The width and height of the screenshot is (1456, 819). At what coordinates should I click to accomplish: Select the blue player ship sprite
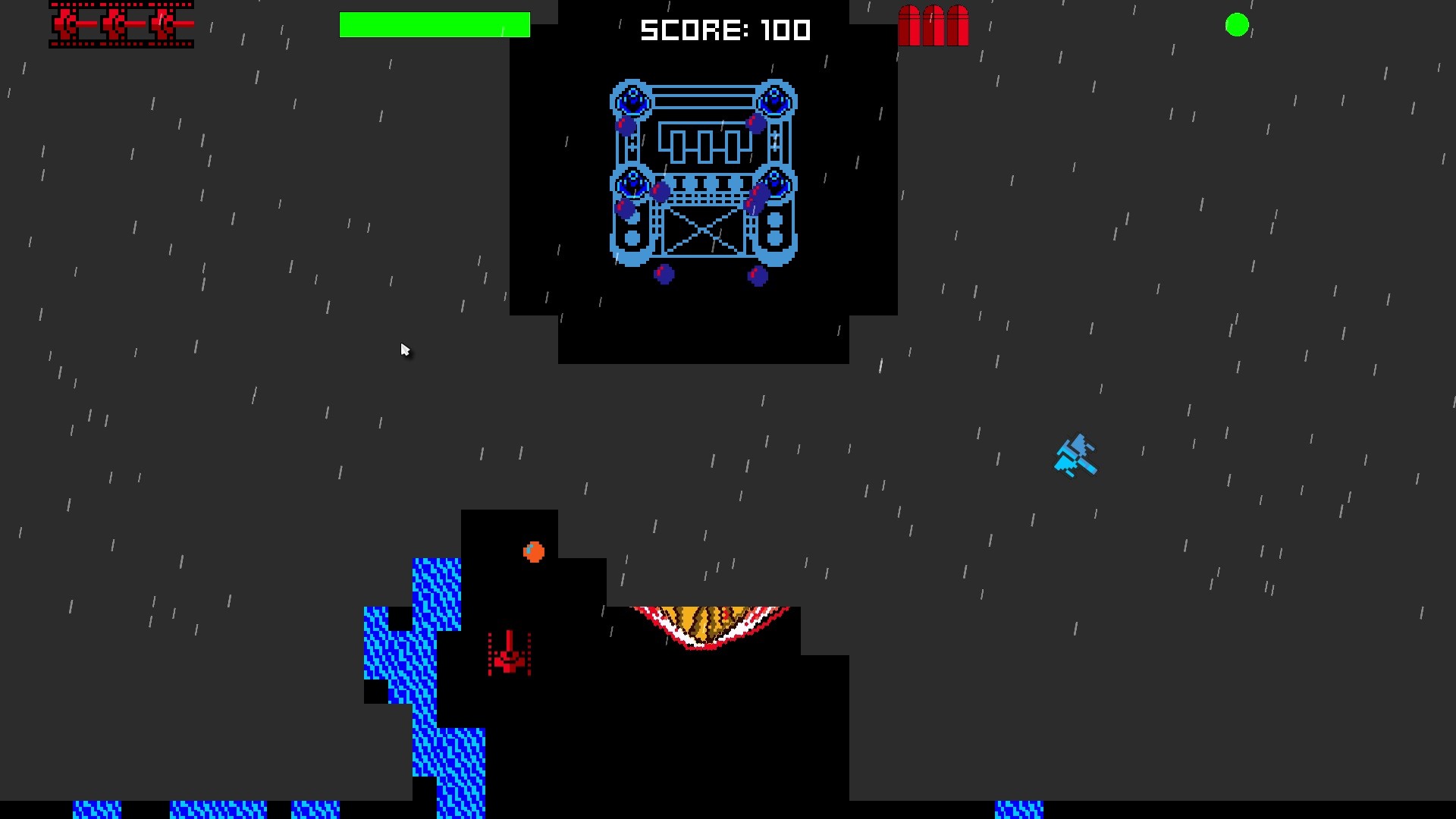(1077, 455)
